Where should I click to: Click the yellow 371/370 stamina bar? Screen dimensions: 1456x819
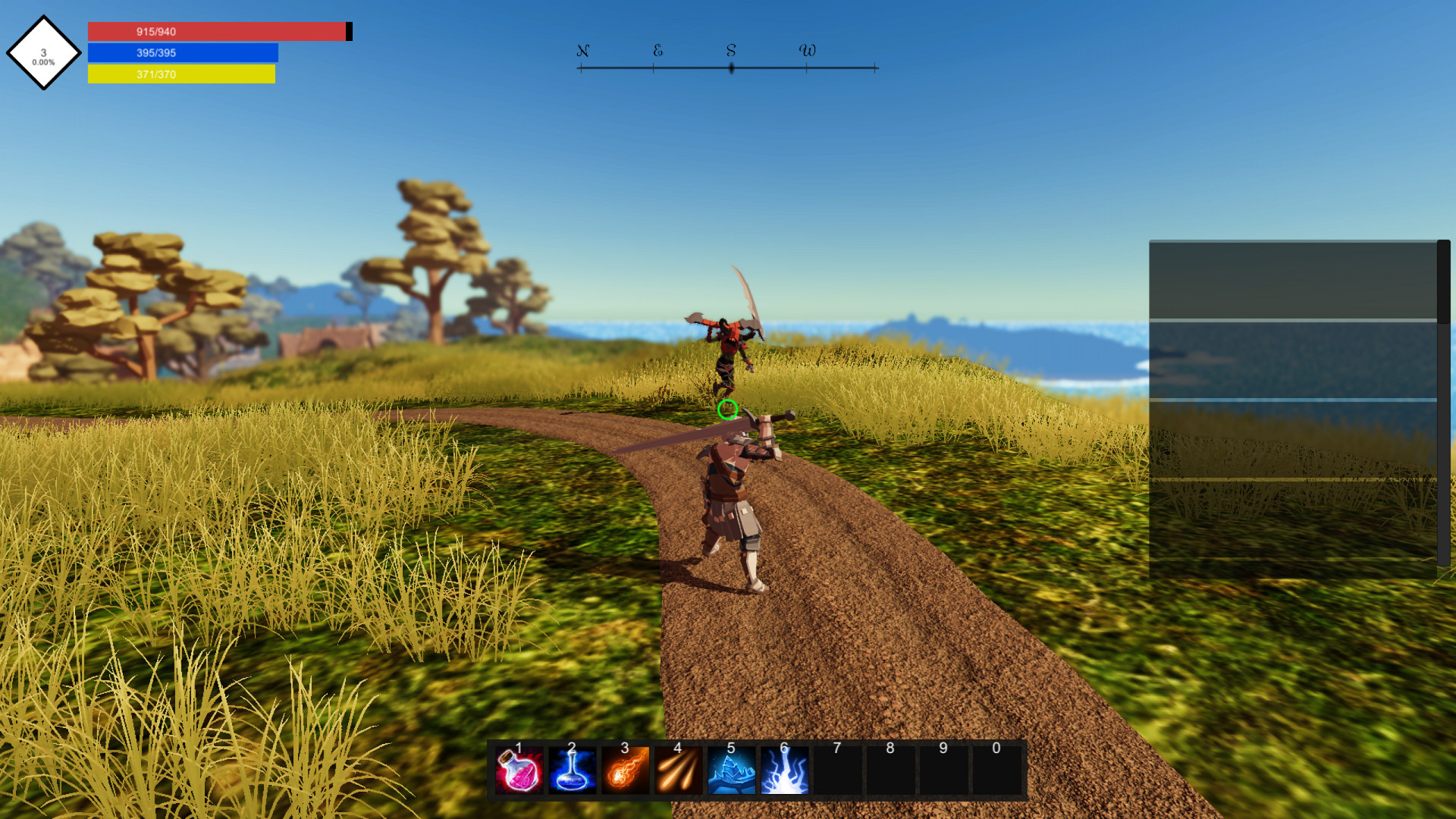coord(182,74)
